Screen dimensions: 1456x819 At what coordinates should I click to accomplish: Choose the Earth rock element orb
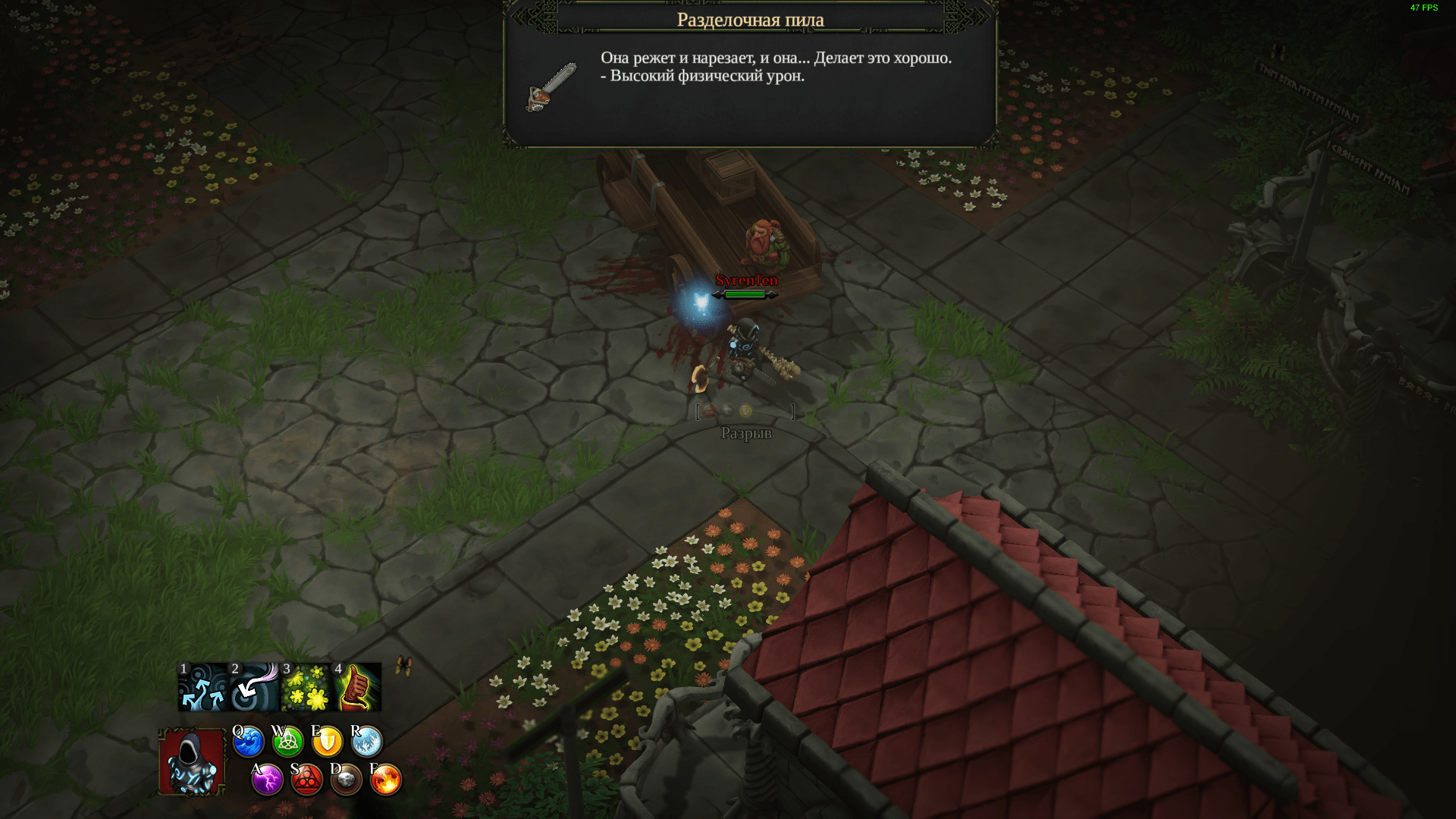pyautogui.click(x=347, y=780)
